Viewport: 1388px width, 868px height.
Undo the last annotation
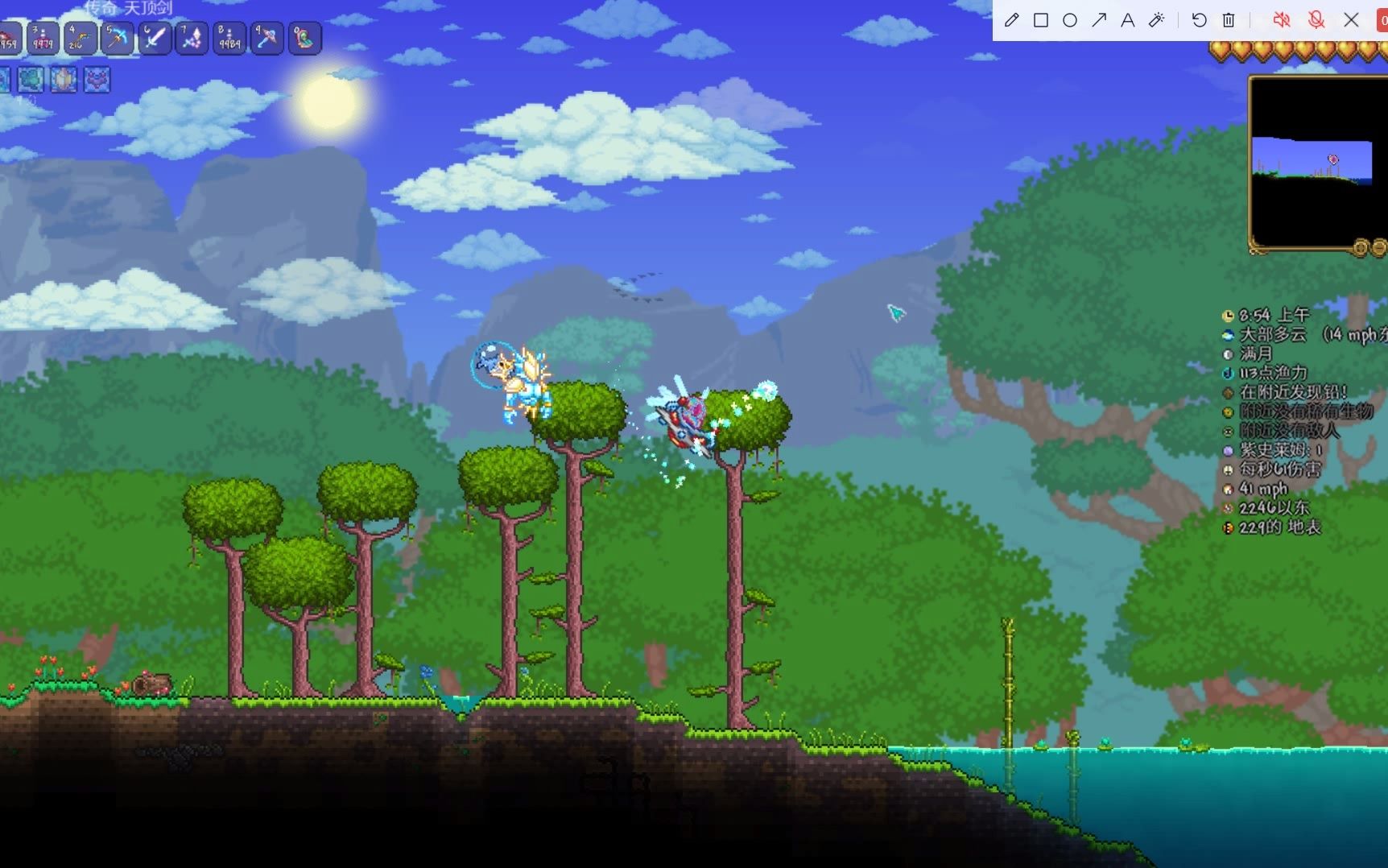point(1199,20)
